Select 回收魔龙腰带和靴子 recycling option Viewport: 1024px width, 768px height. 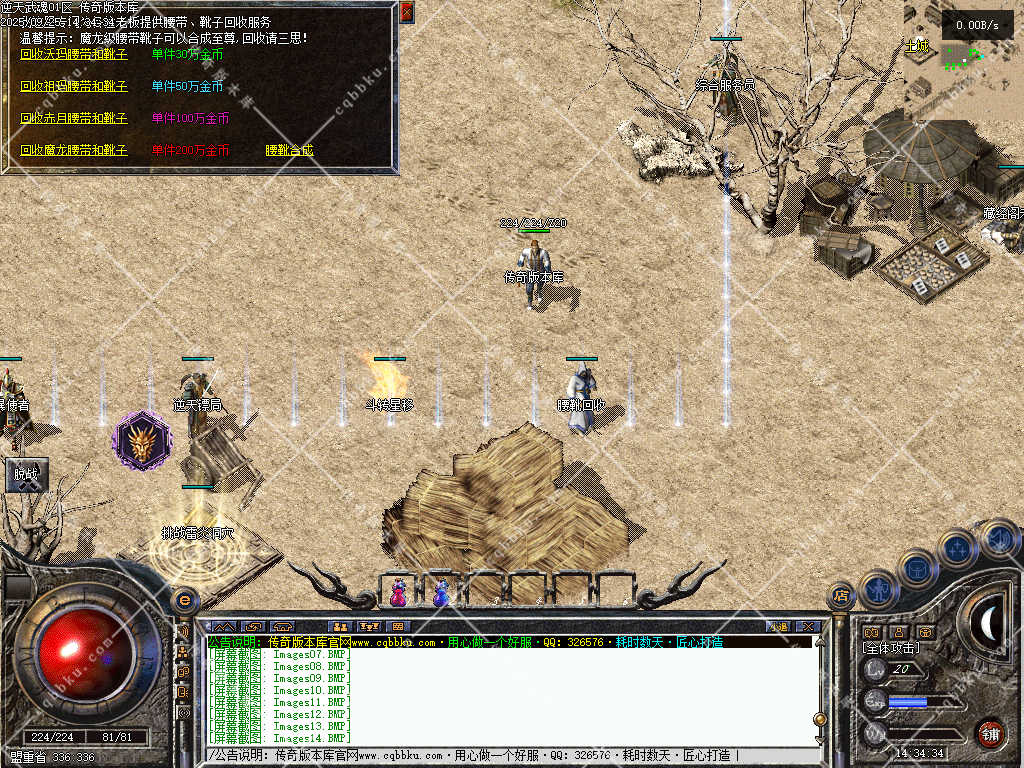tap(74, 150)
